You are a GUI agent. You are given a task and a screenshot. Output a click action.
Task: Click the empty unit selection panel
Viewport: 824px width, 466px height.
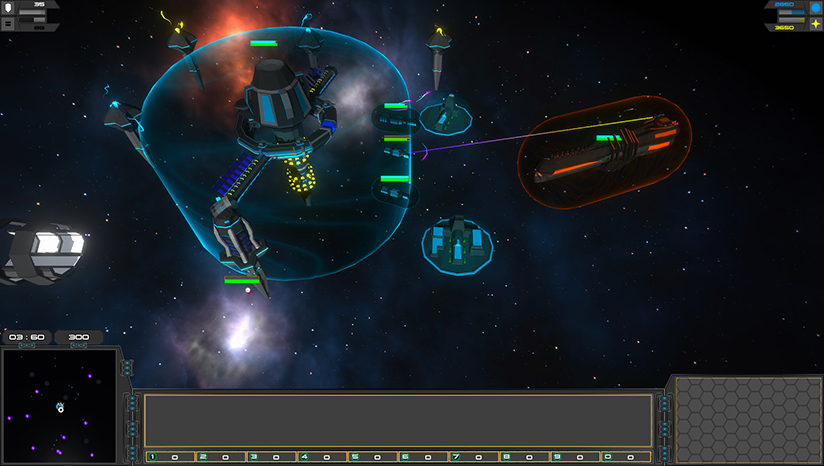point(398,420)
